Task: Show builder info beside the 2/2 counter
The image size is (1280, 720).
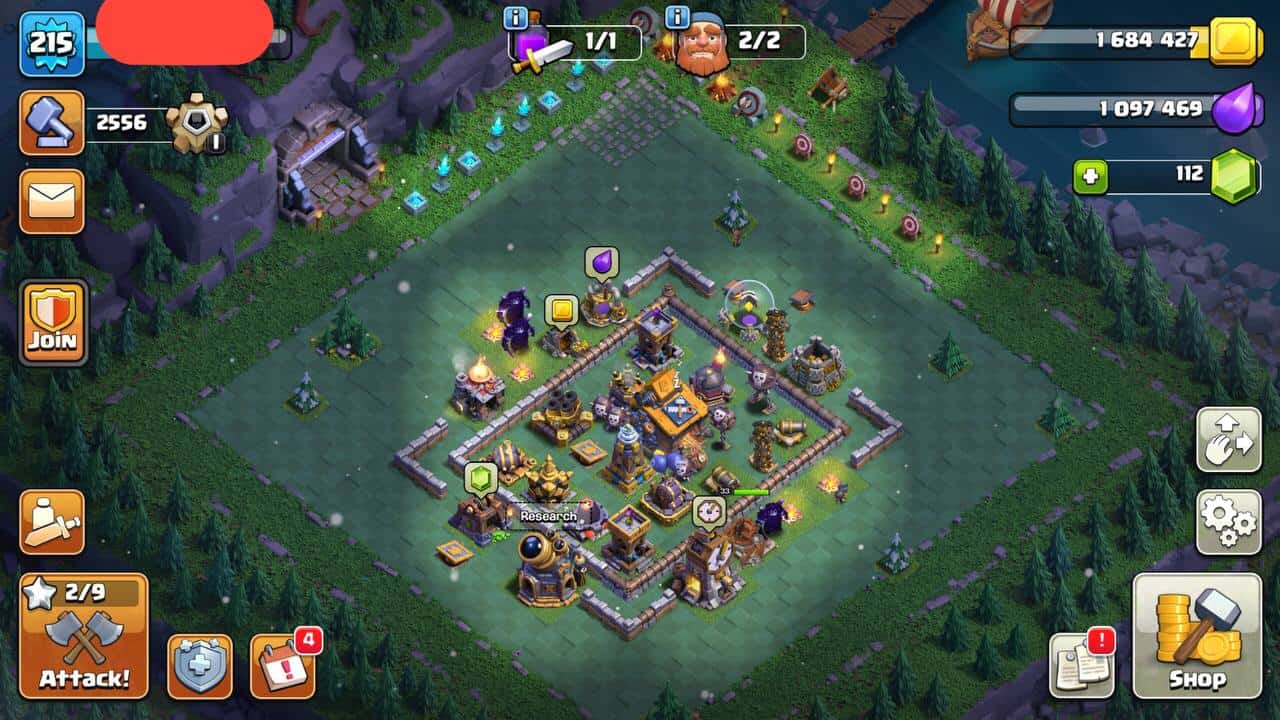Action: (677, 17)
